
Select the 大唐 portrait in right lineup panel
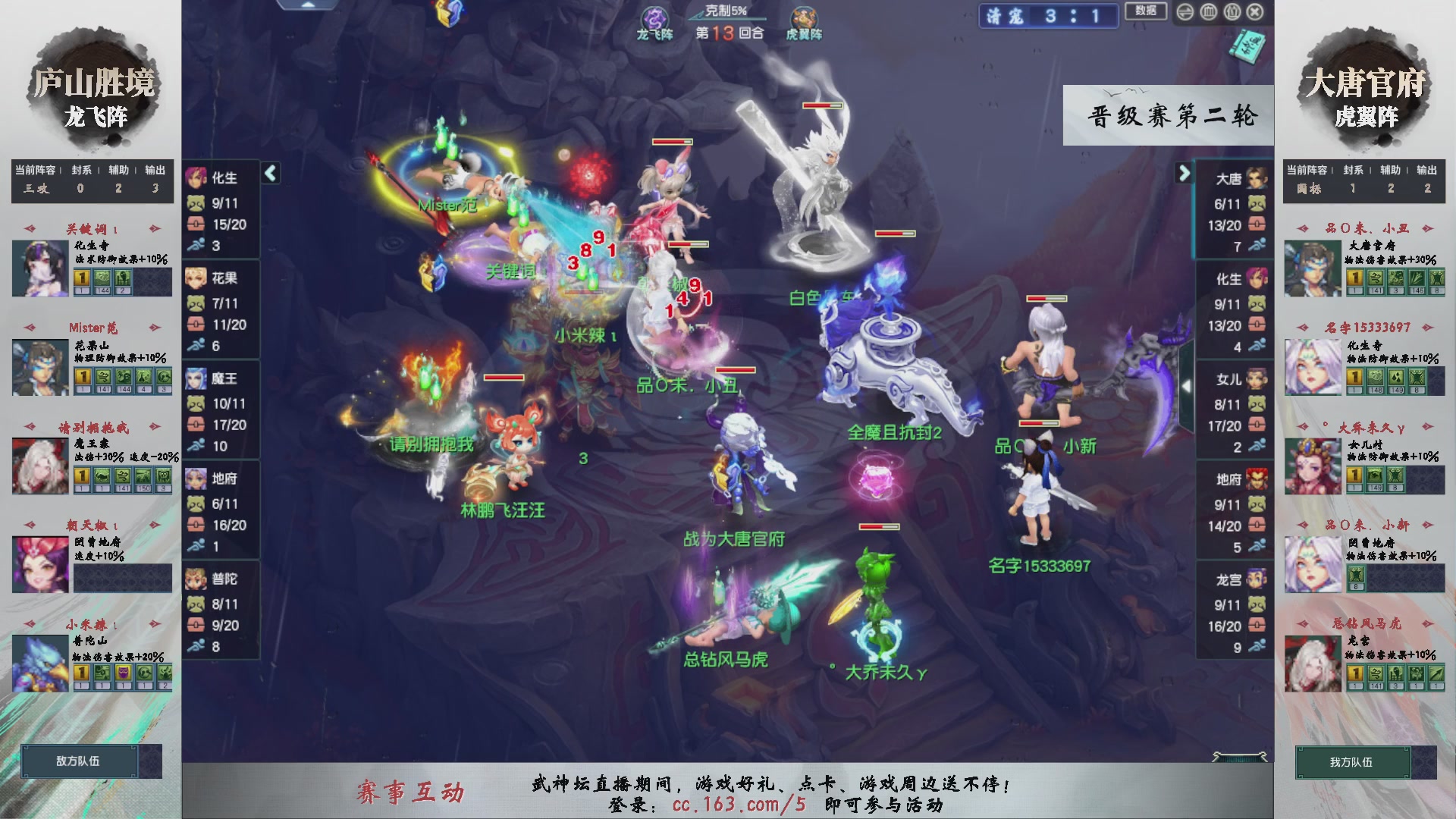coord(1255,178)
